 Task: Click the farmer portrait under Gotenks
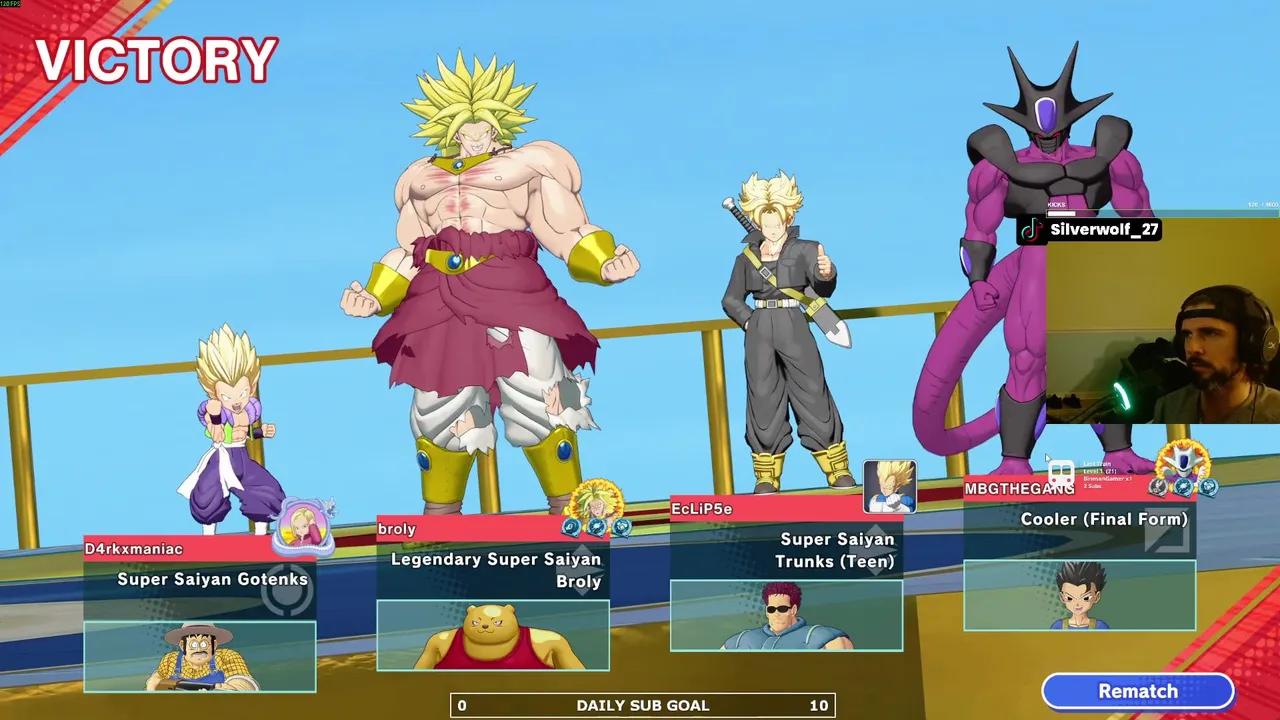pos(200,657)
